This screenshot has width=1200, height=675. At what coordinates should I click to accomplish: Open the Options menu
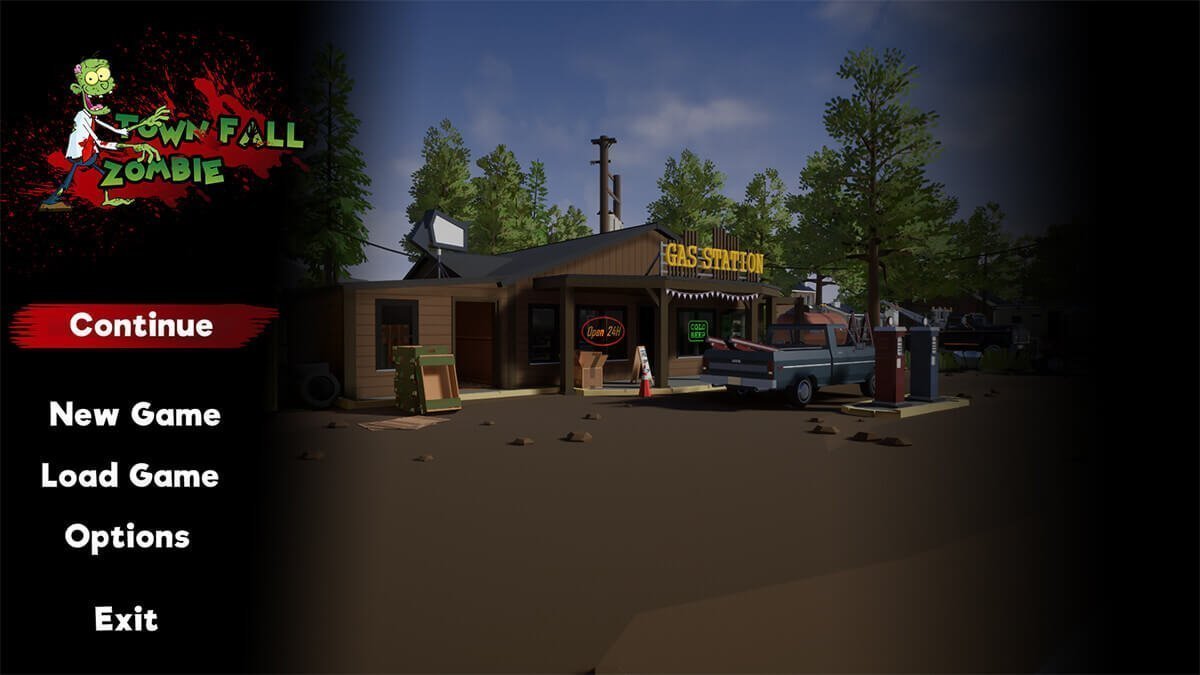click(127, 537)
